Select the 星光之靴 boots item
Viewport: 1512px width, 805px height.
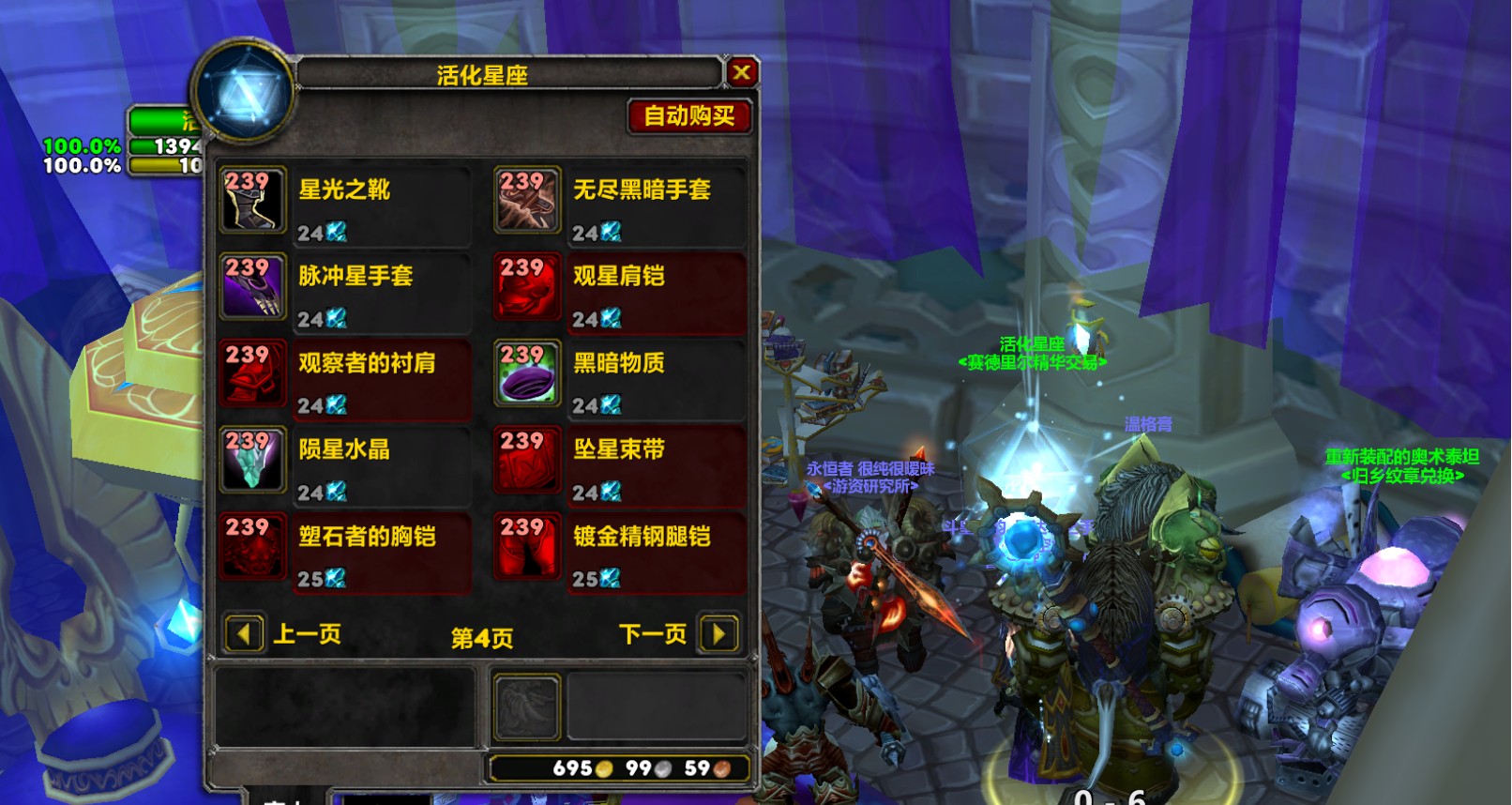pos(253,200)
